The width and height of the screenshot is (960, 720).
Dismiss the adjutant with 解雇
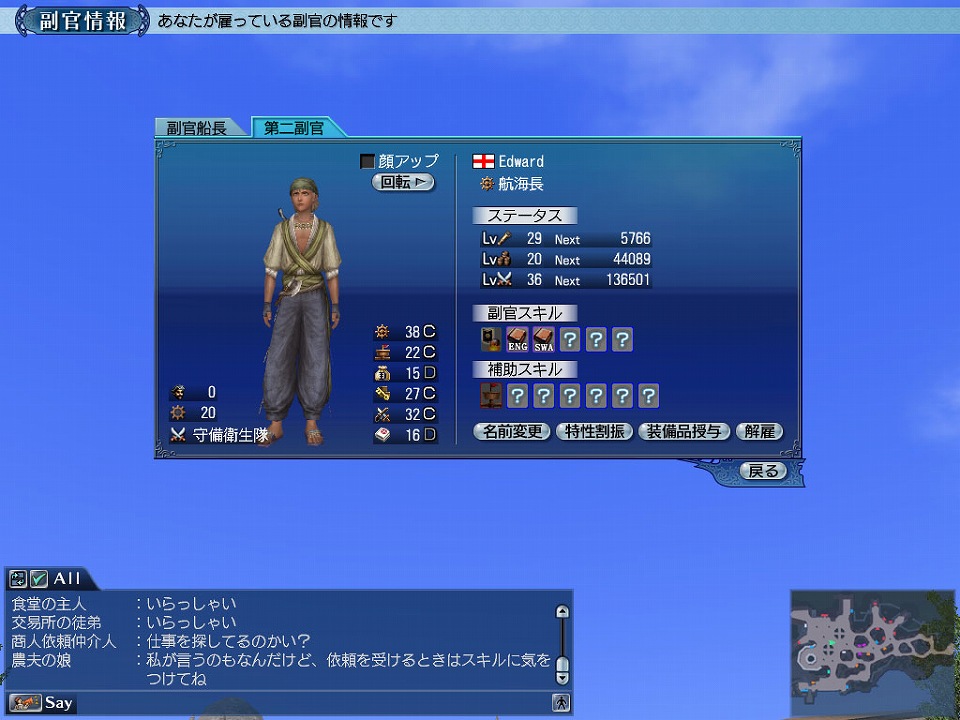[x=759, y=432]
